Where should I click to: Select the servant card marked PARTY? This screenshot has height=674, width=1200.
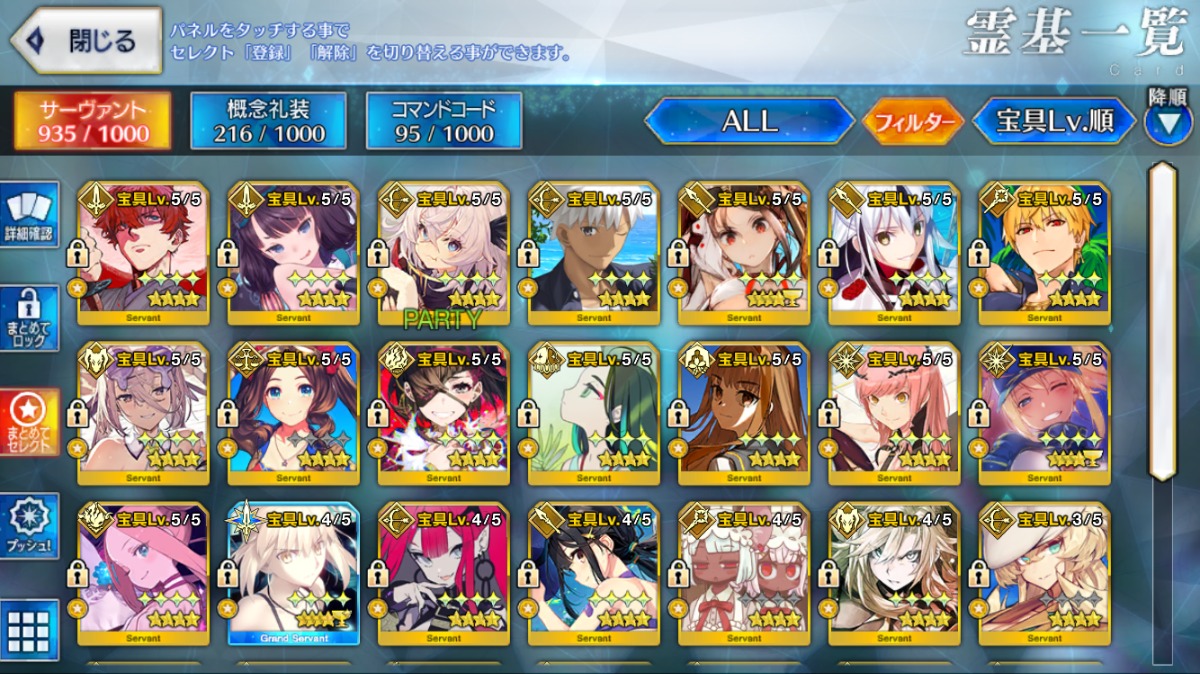[x=443, y=254]
